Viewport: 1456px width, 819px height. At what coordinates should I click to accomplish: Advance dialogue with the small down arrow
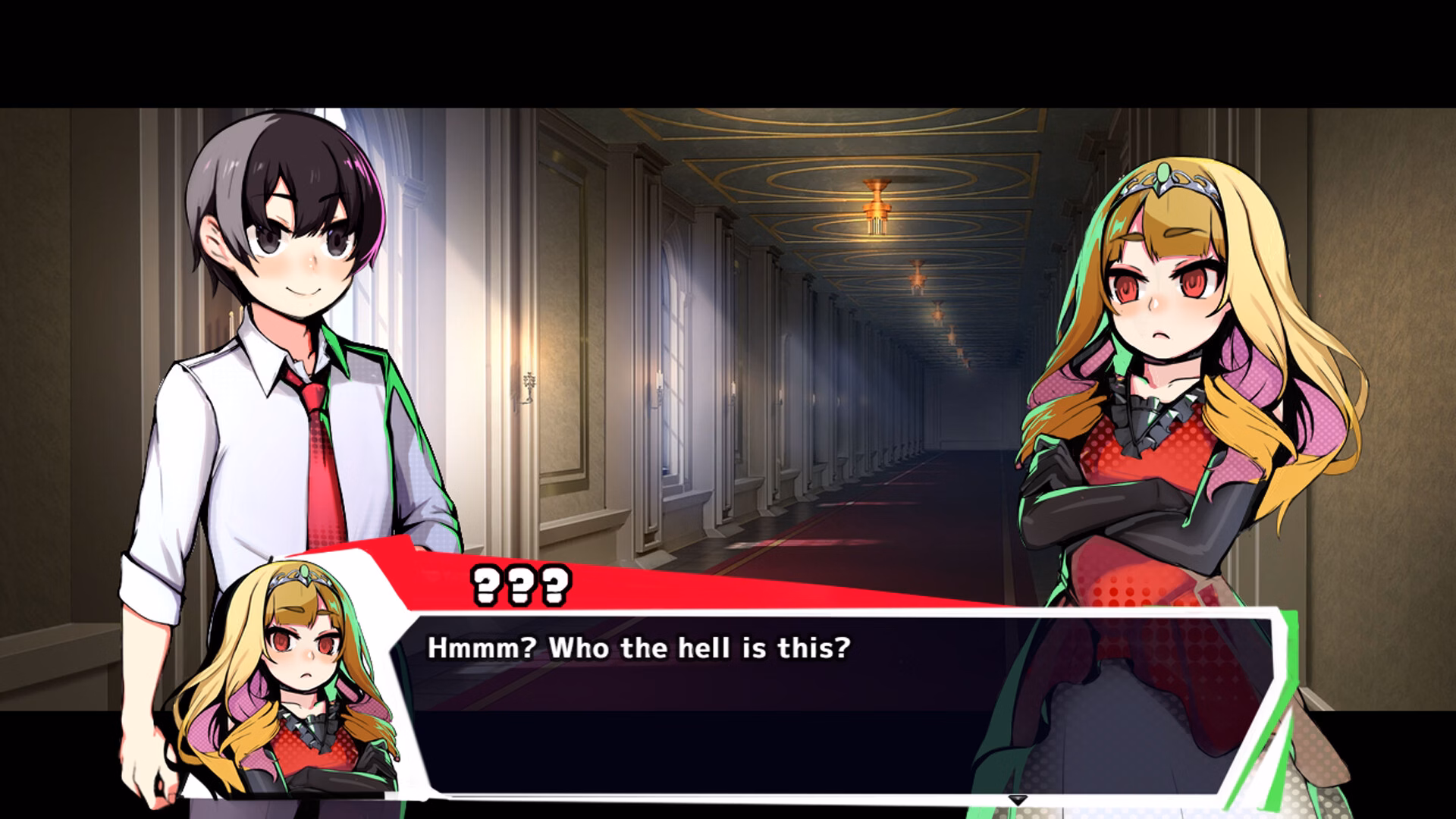1017,800
